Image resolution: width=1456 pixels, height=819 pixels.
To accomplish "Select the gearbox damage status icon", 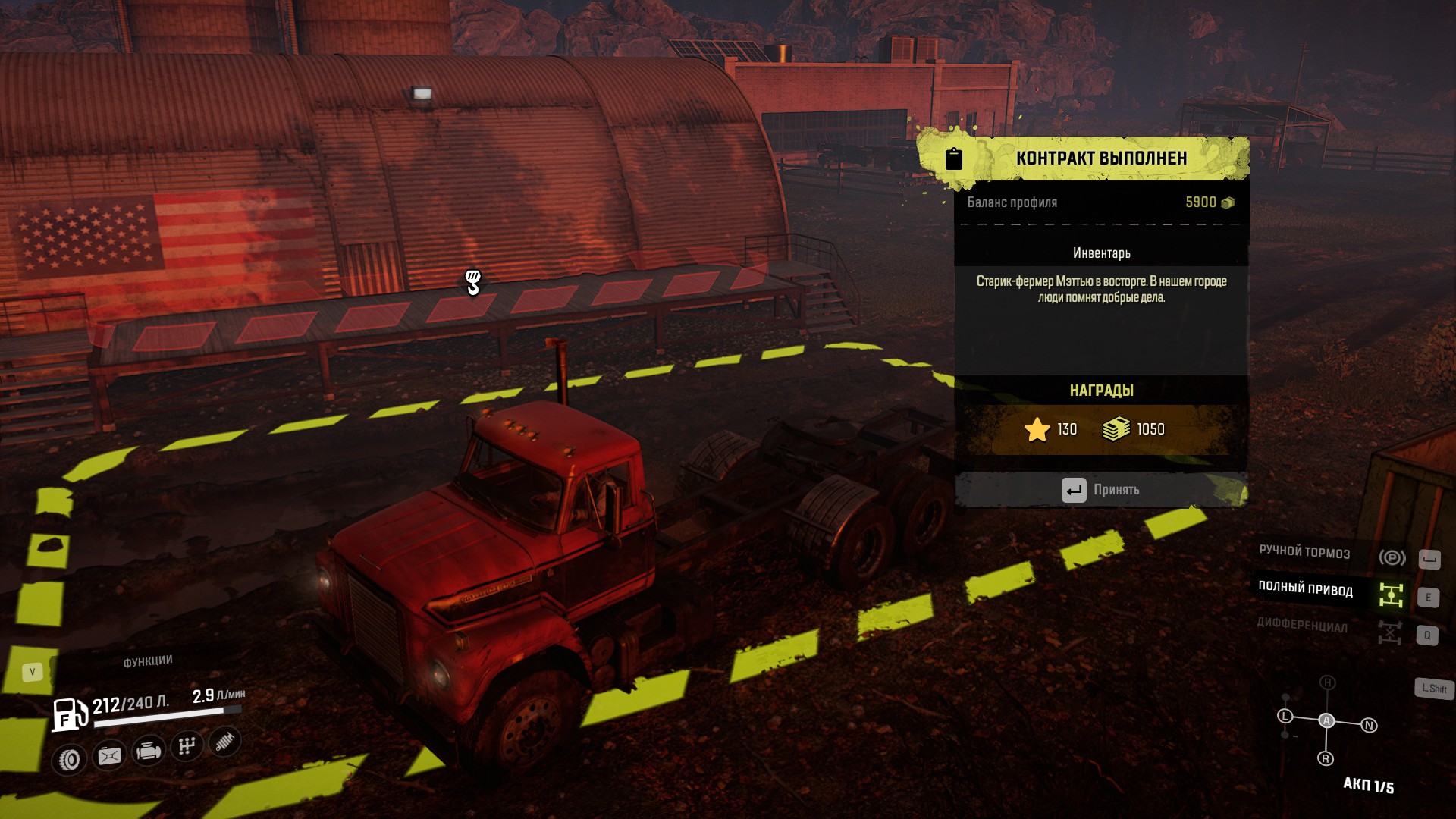I will (187, 746).
